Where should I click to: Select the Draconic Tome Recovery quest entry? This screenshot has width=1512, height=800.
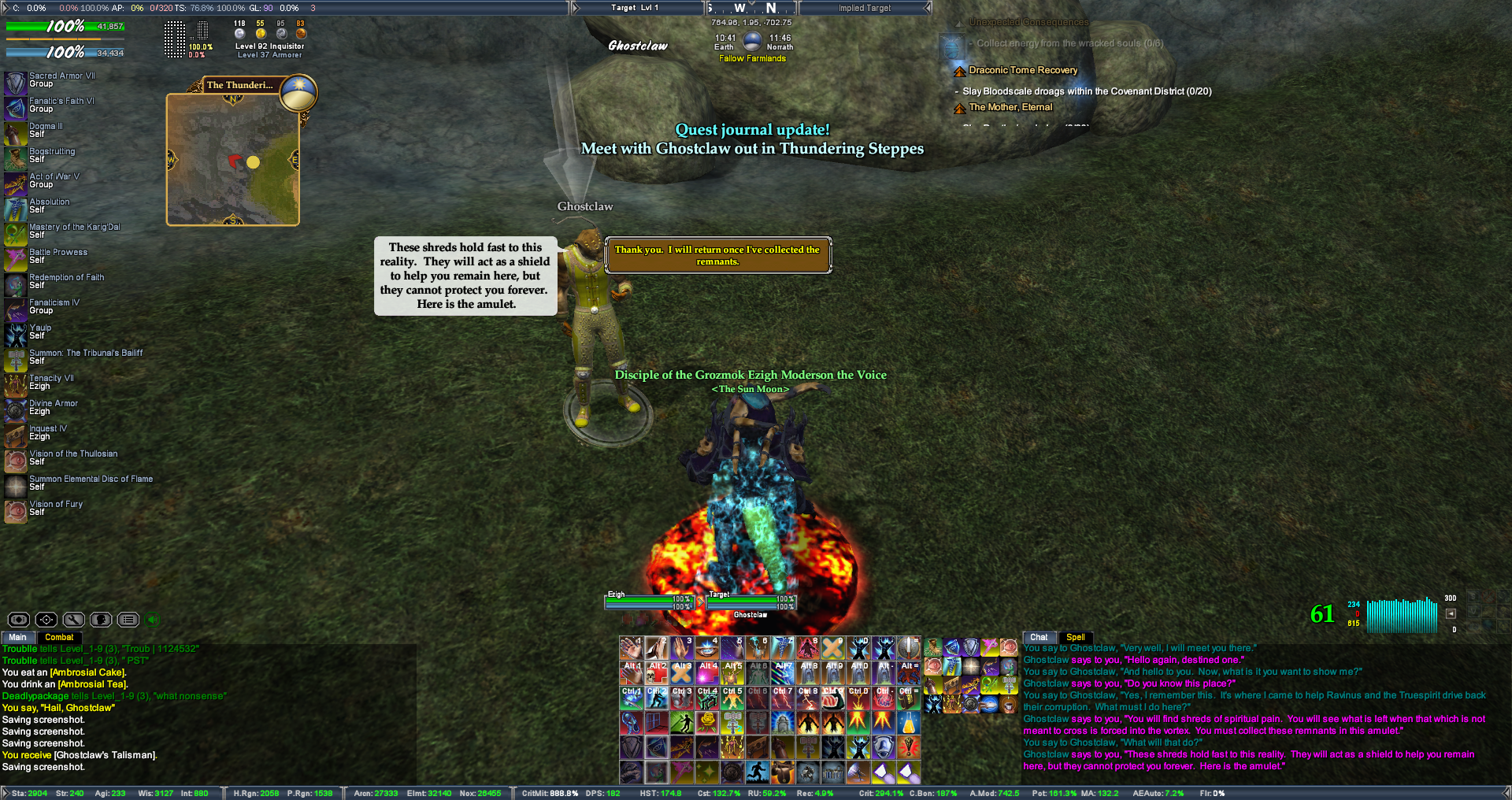1023,70
